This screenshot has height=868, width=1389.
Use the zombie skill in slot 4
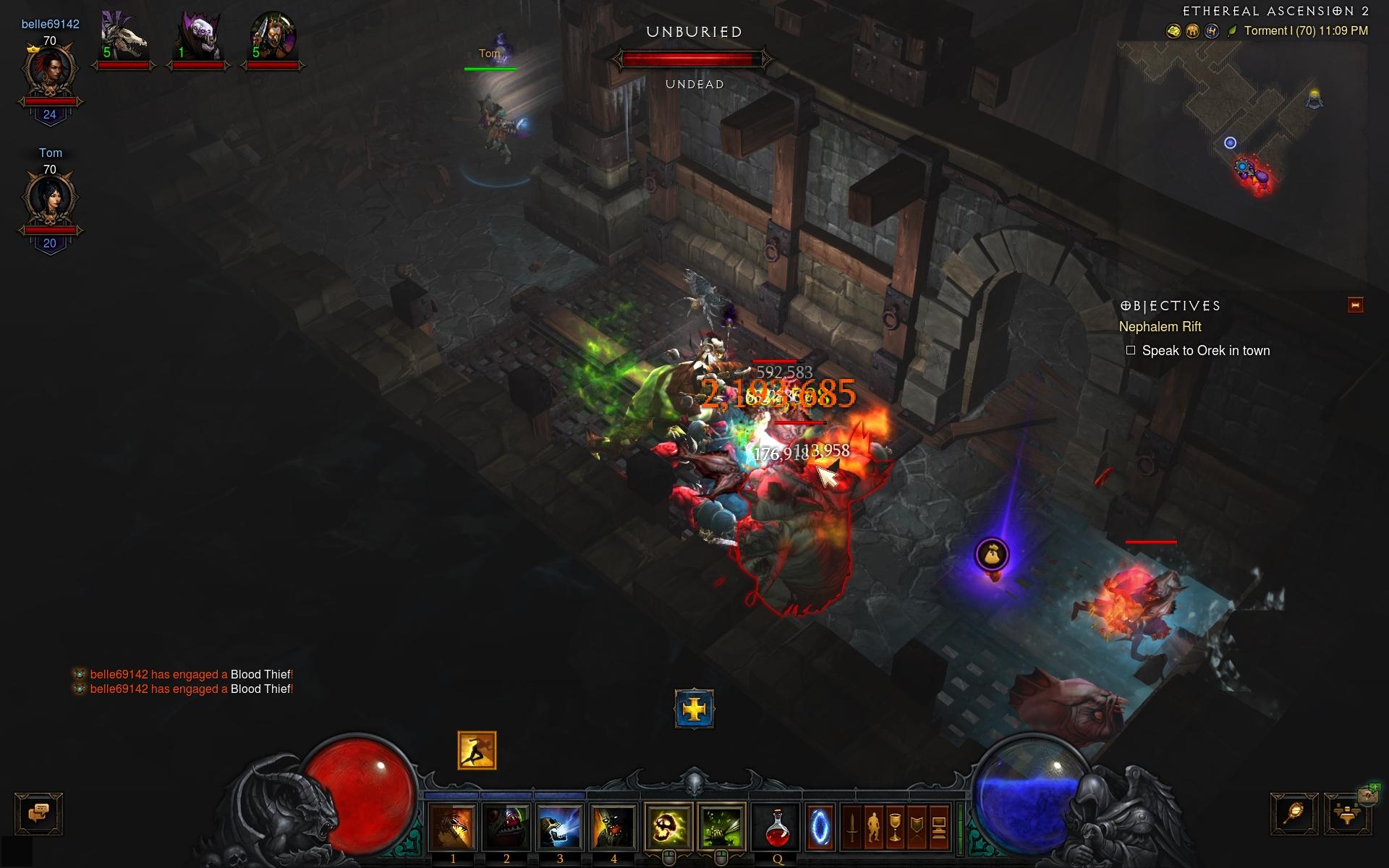coord(613,826)
